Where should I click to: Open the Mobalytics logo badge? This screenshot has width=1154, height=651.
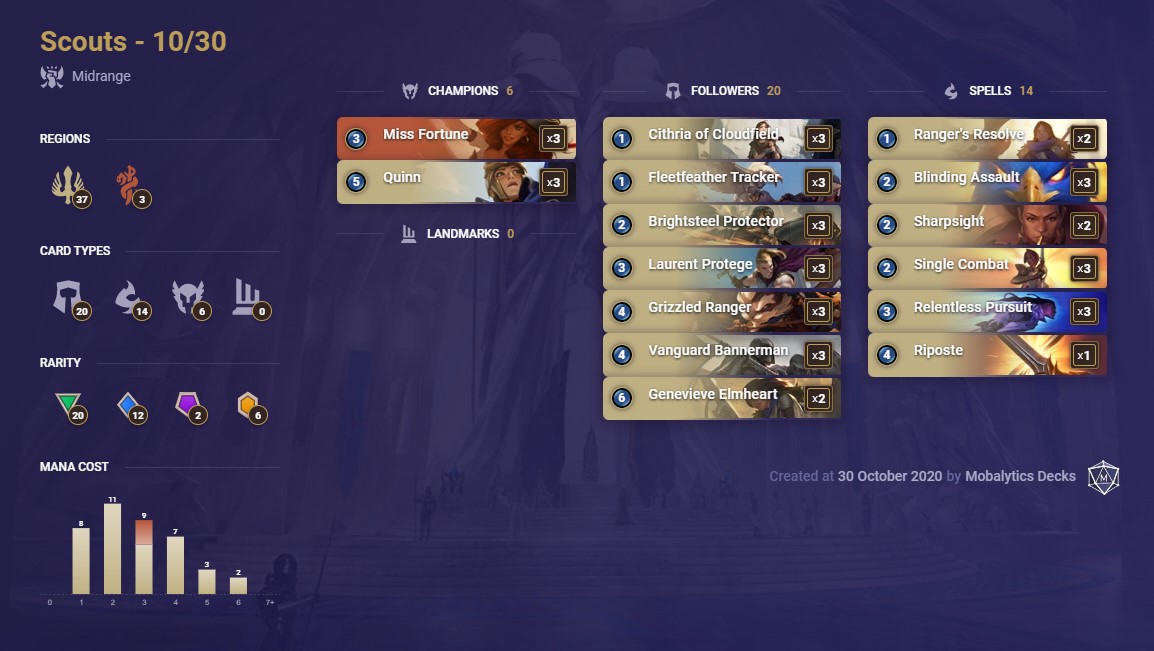[x=1103, y=477]
